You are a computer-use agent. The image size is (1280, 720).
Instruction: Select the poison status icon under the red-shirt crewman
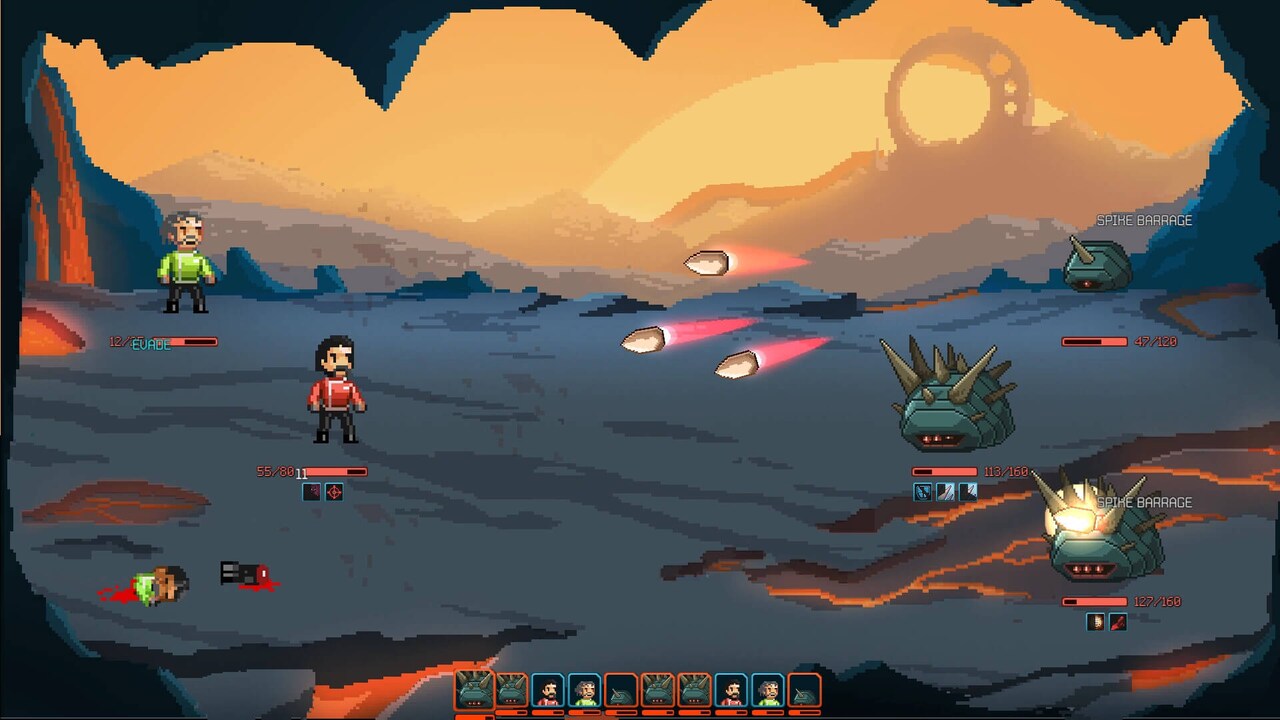[311, 492]
